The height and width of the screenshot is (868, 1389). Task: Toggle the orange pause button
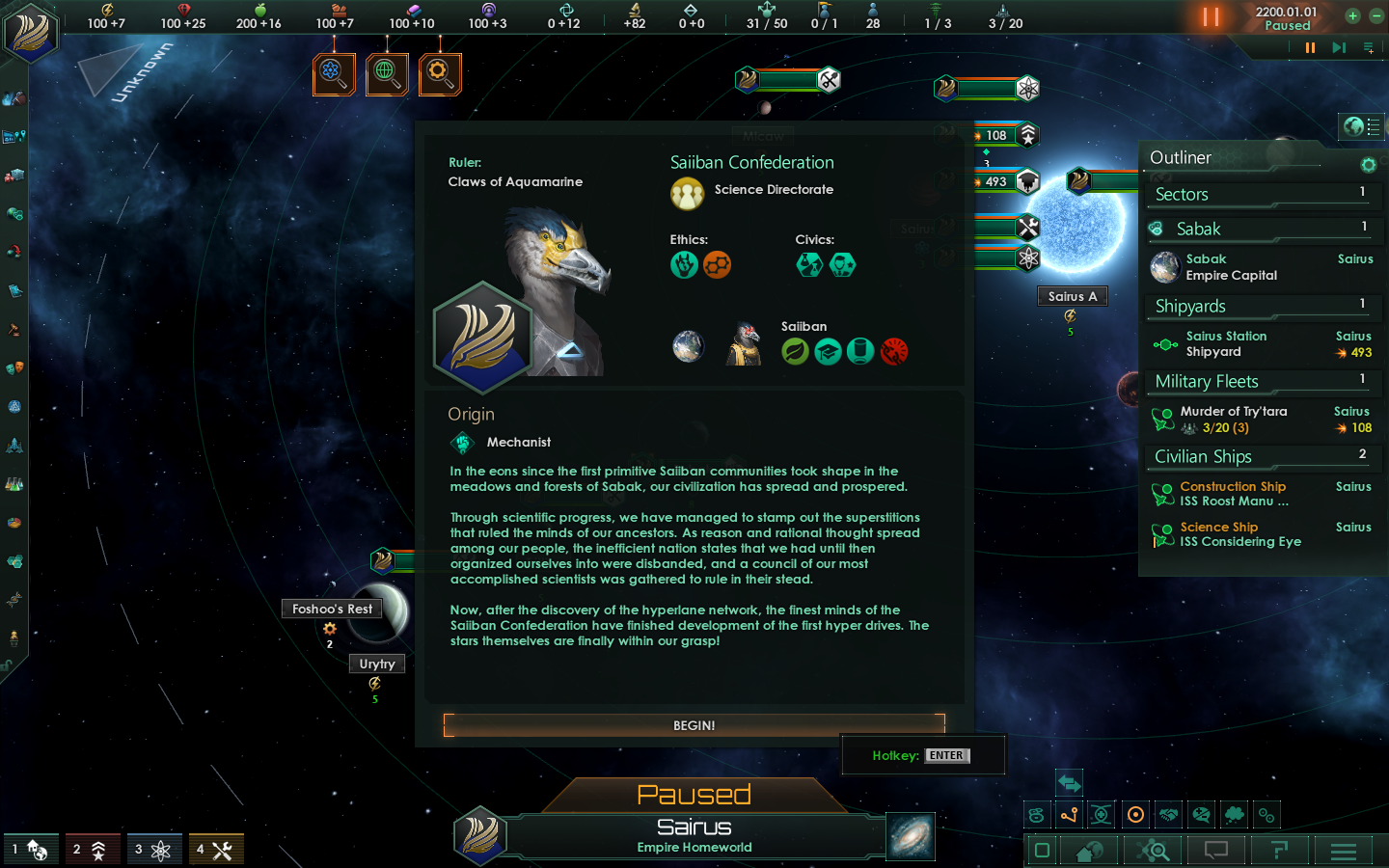(x=1211, y=17)
